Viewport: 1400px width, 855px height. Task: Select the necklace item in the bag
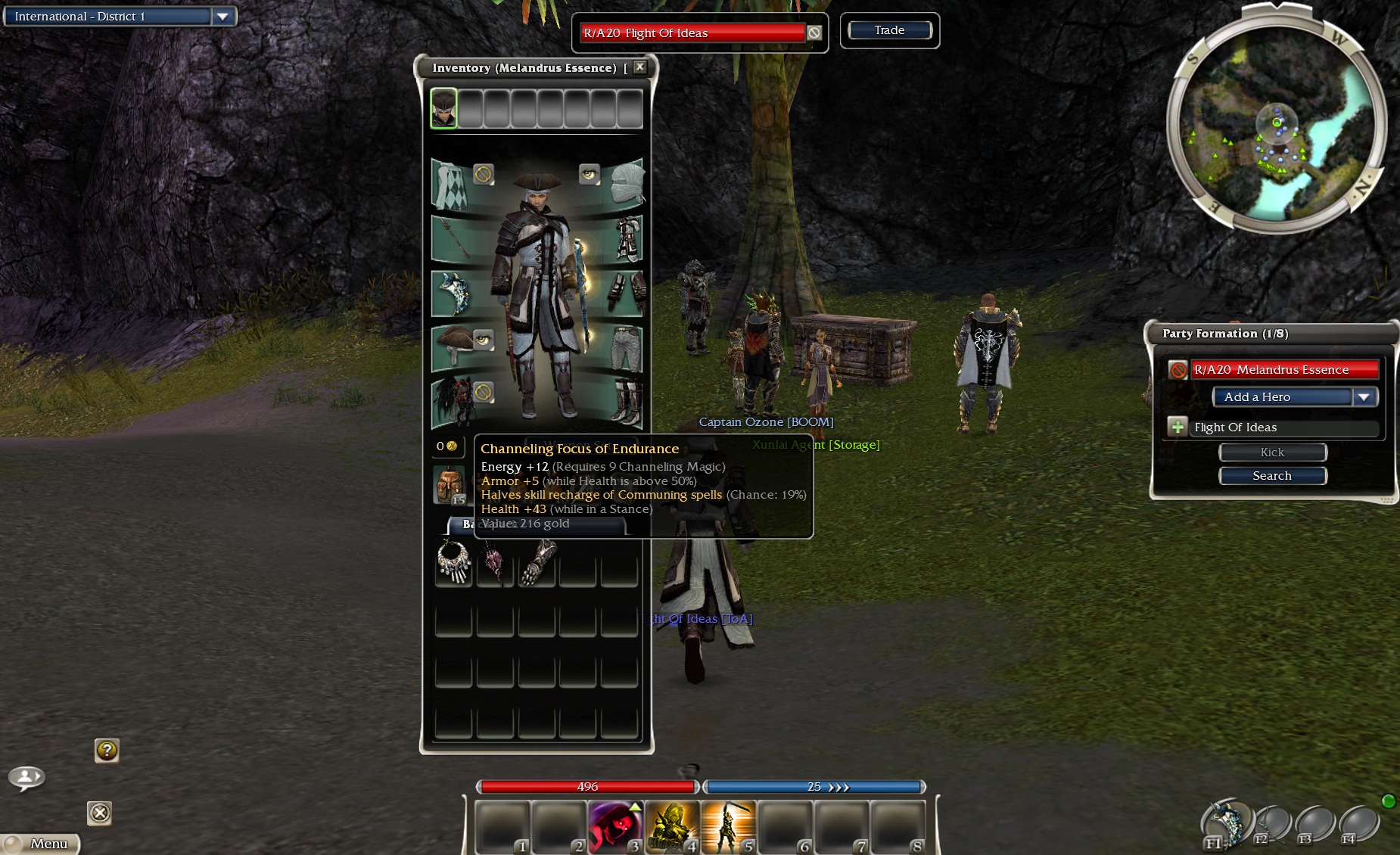(453, 563)
